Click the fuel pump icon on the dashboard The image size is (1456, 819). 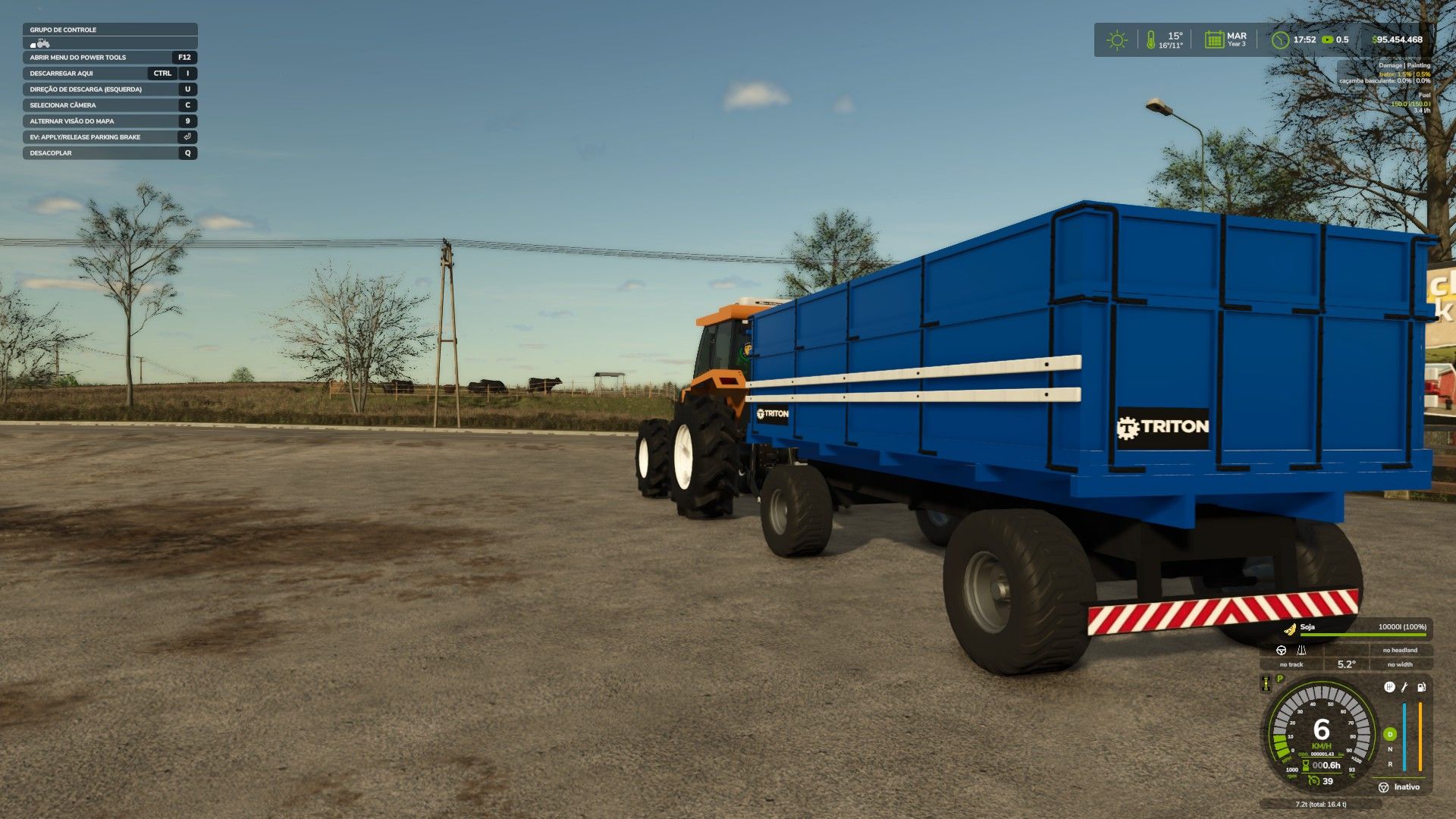[1421, 688]
